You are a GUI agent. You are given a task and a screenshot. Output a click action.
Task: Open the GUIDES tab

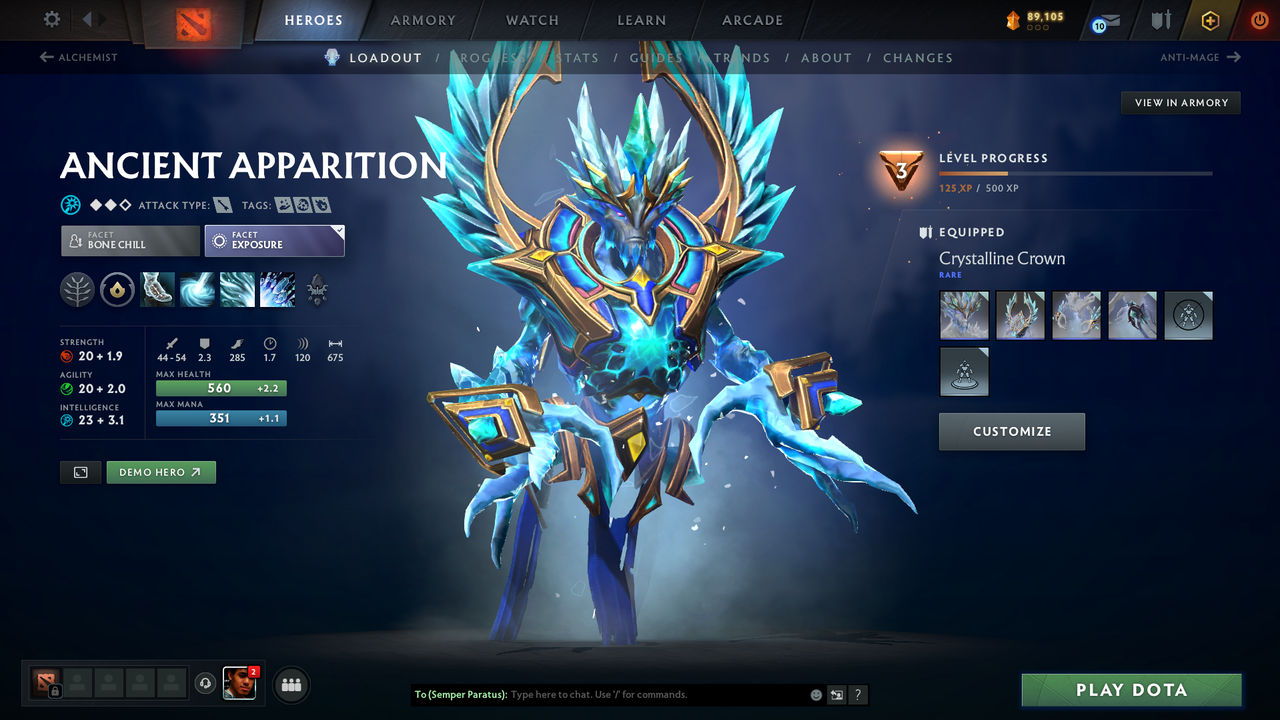point(655,57)
